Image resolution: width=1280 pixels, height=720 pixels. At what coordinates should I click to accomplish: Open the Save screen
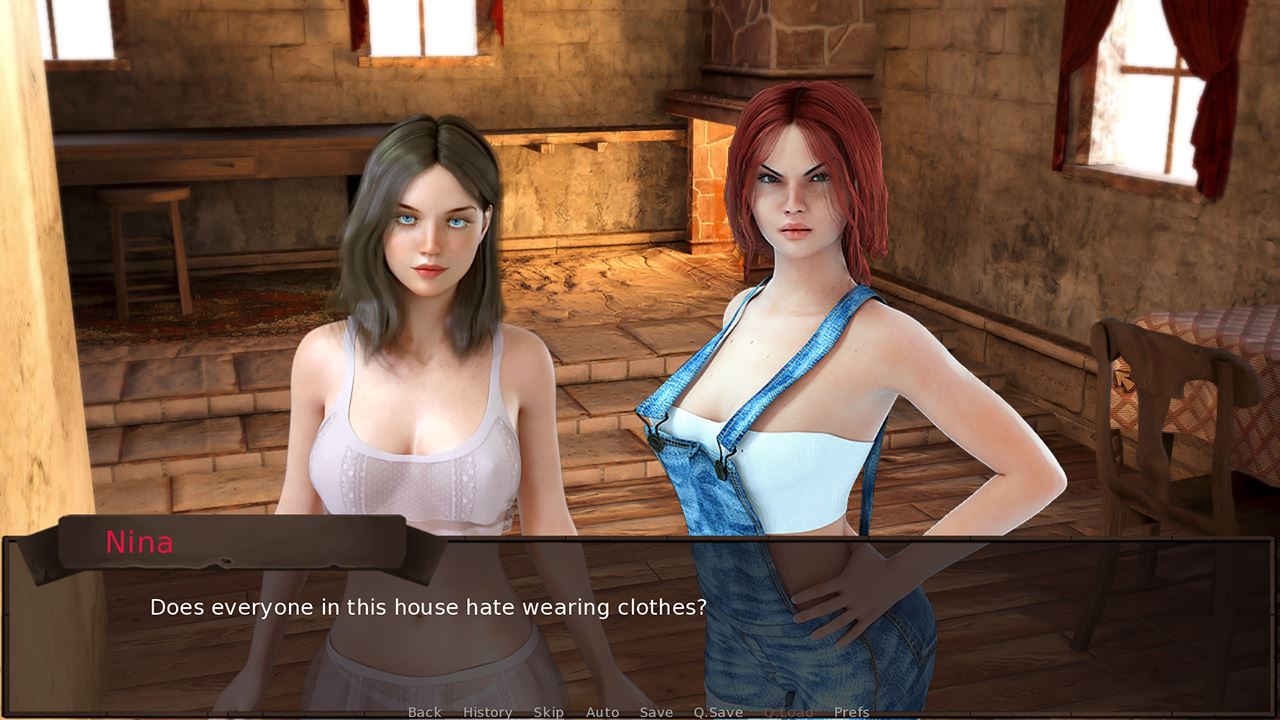click(656, 712)
